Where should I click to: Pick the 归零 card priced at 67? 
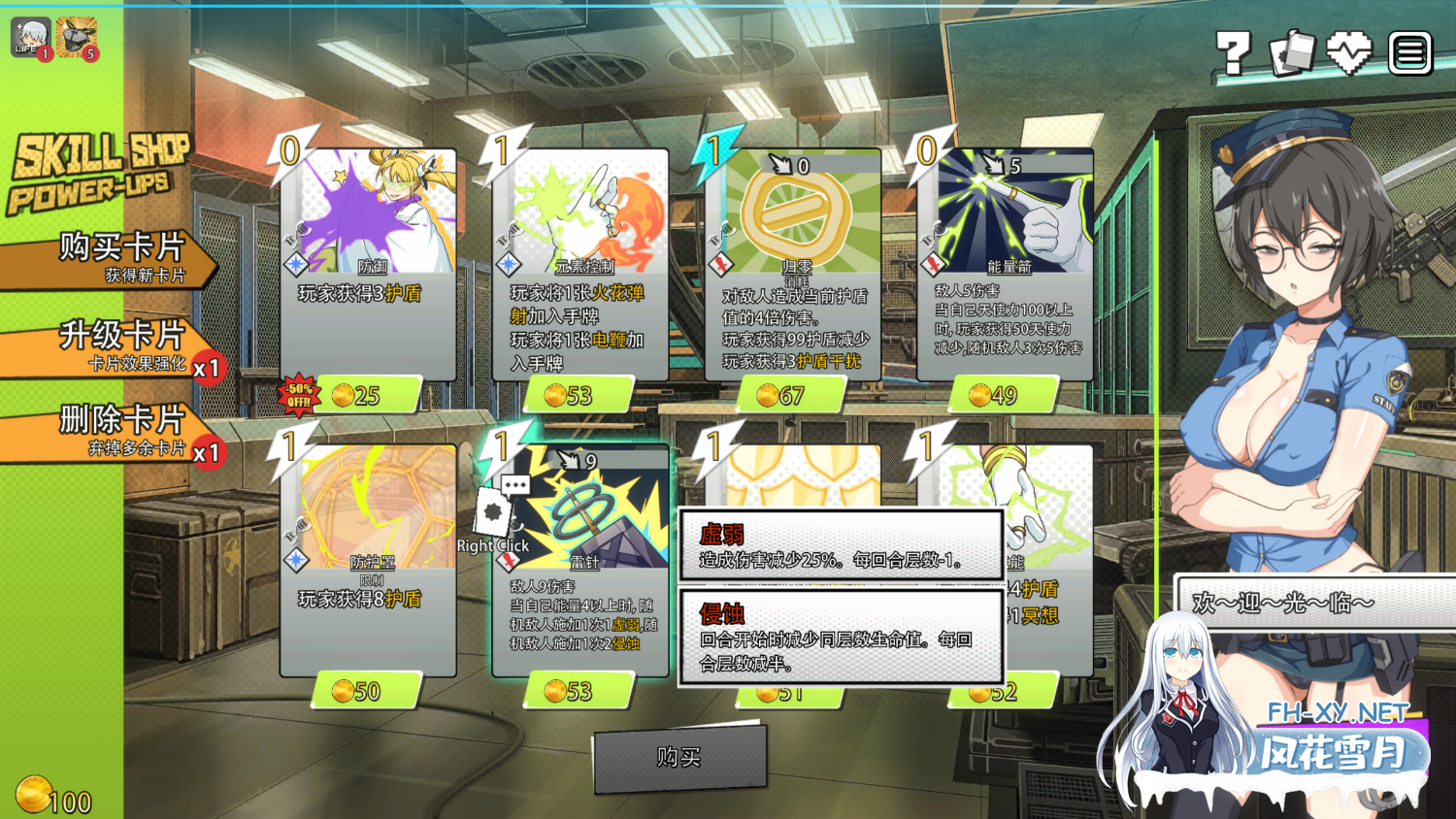pyautogui.click(x=793, y=264)
